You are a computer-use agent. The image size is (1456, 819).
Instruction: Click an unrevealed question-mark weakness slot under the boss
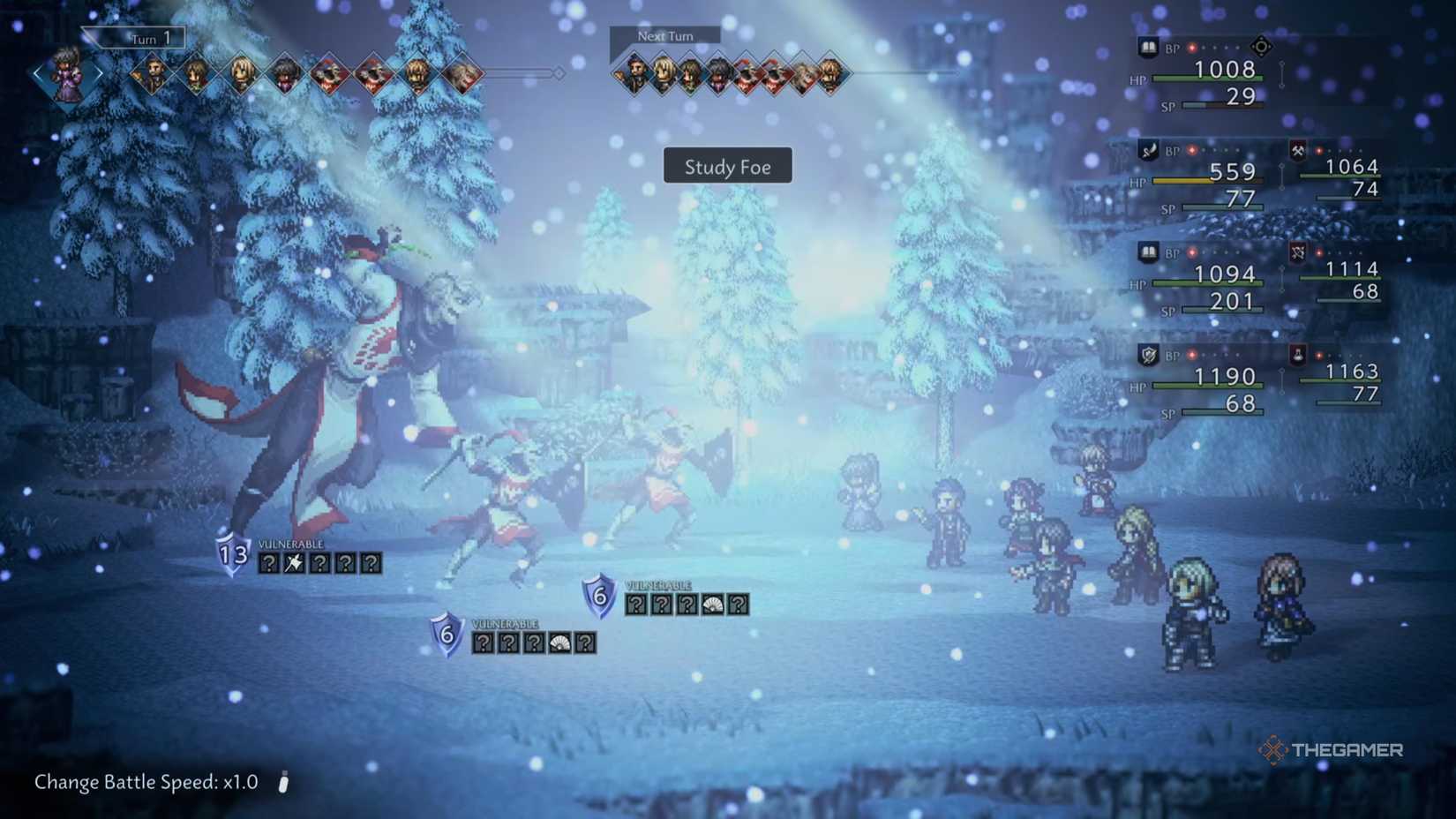268,563
